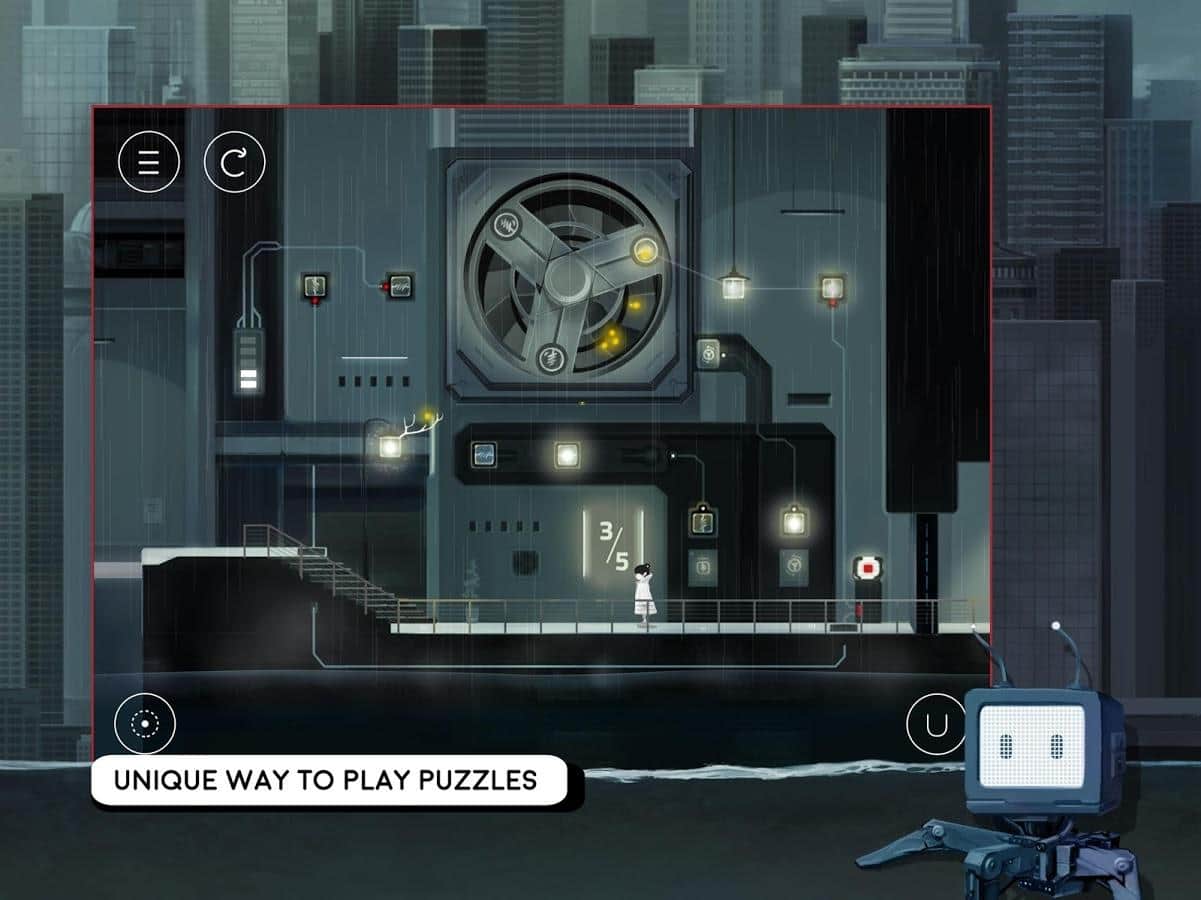Viewport: 1201px width, 900px height.
Task: Open the three-line menu button
Action: point(149,162)
